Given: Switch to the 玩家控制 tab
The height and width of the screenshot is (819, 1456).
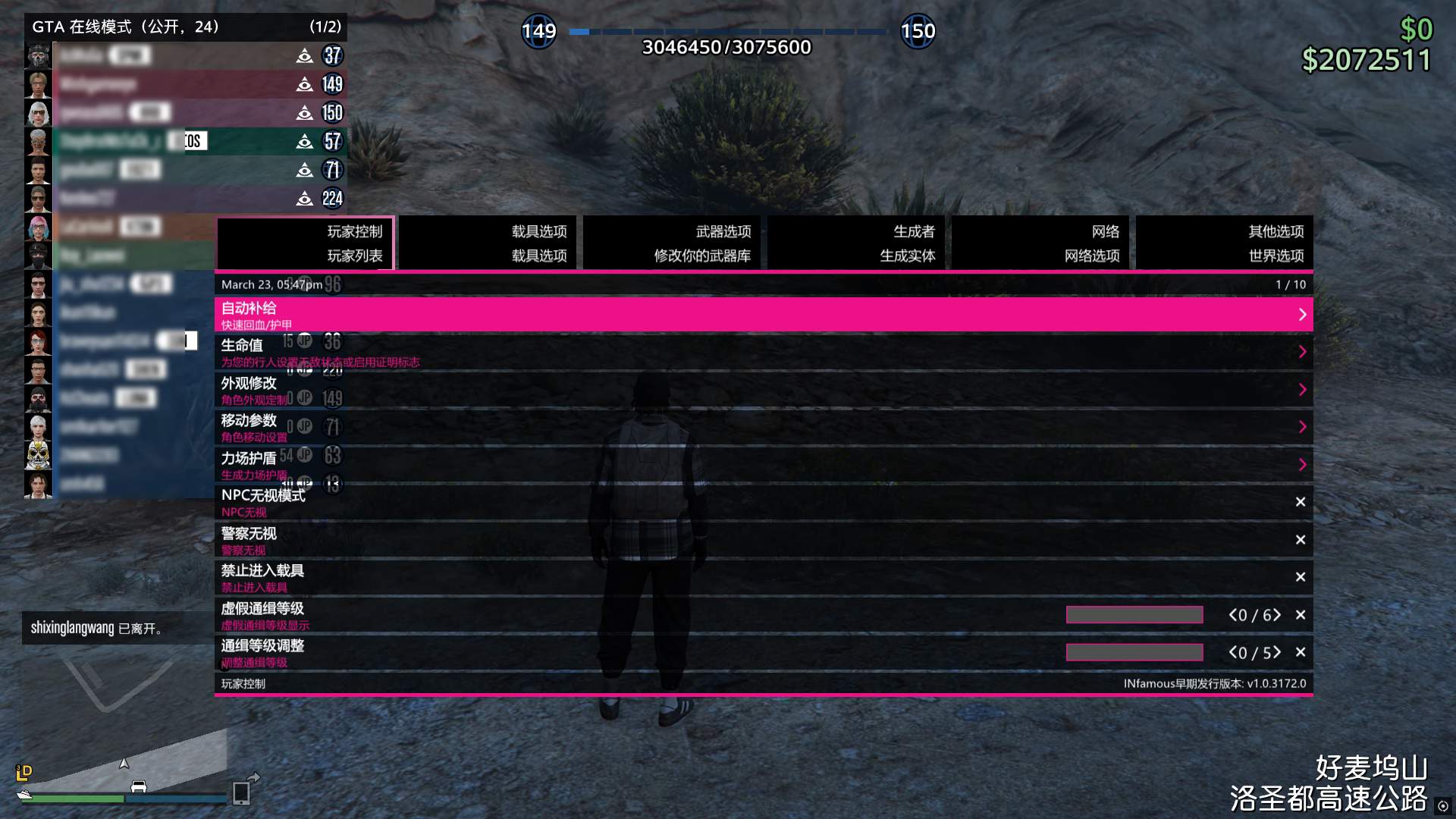Looking at the screenshot, I should pyautogui.click(x=305, y=243).
